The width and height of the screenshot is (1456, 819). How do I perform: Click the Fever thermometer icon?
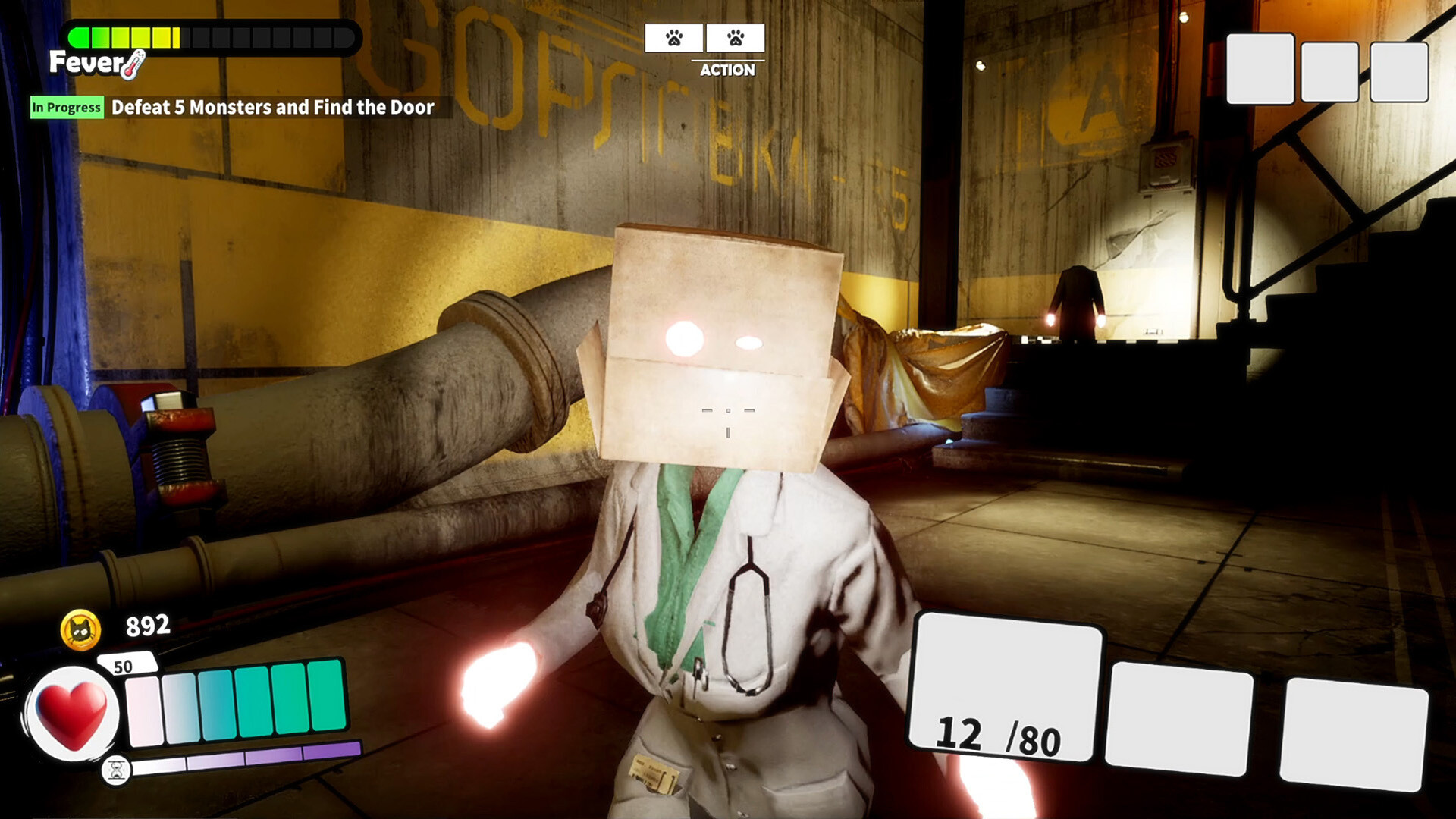coord(133,65)
